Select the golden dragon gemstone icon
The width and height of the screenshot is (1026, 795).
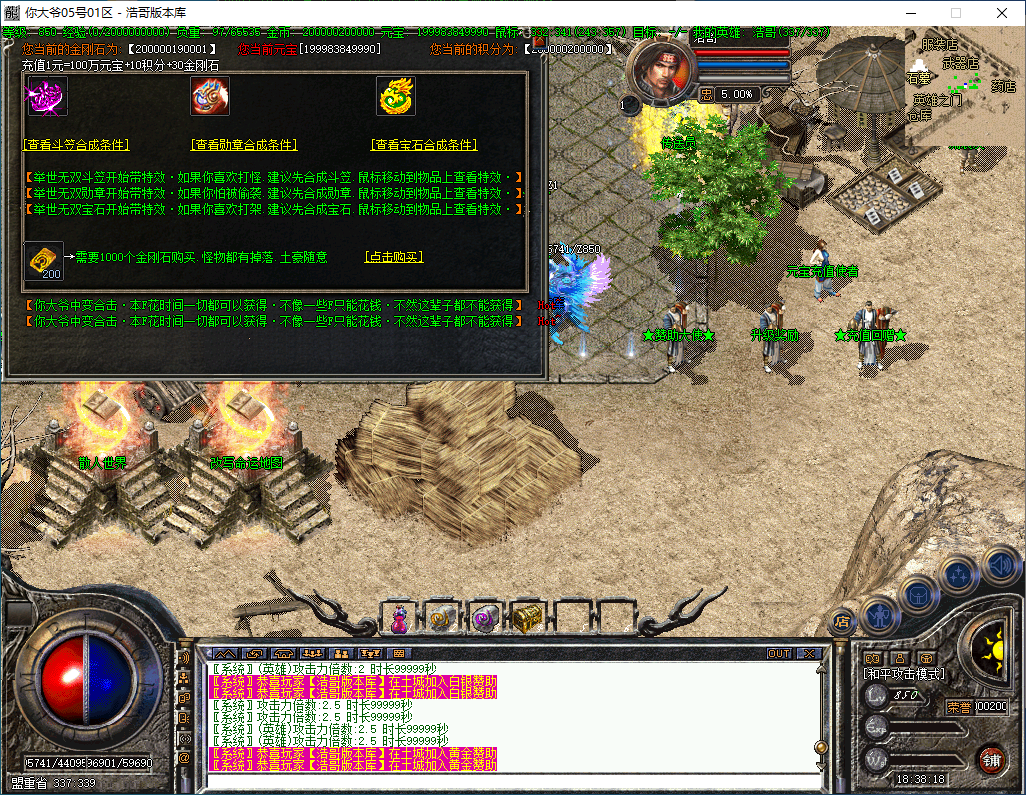[x=396, y=96]
